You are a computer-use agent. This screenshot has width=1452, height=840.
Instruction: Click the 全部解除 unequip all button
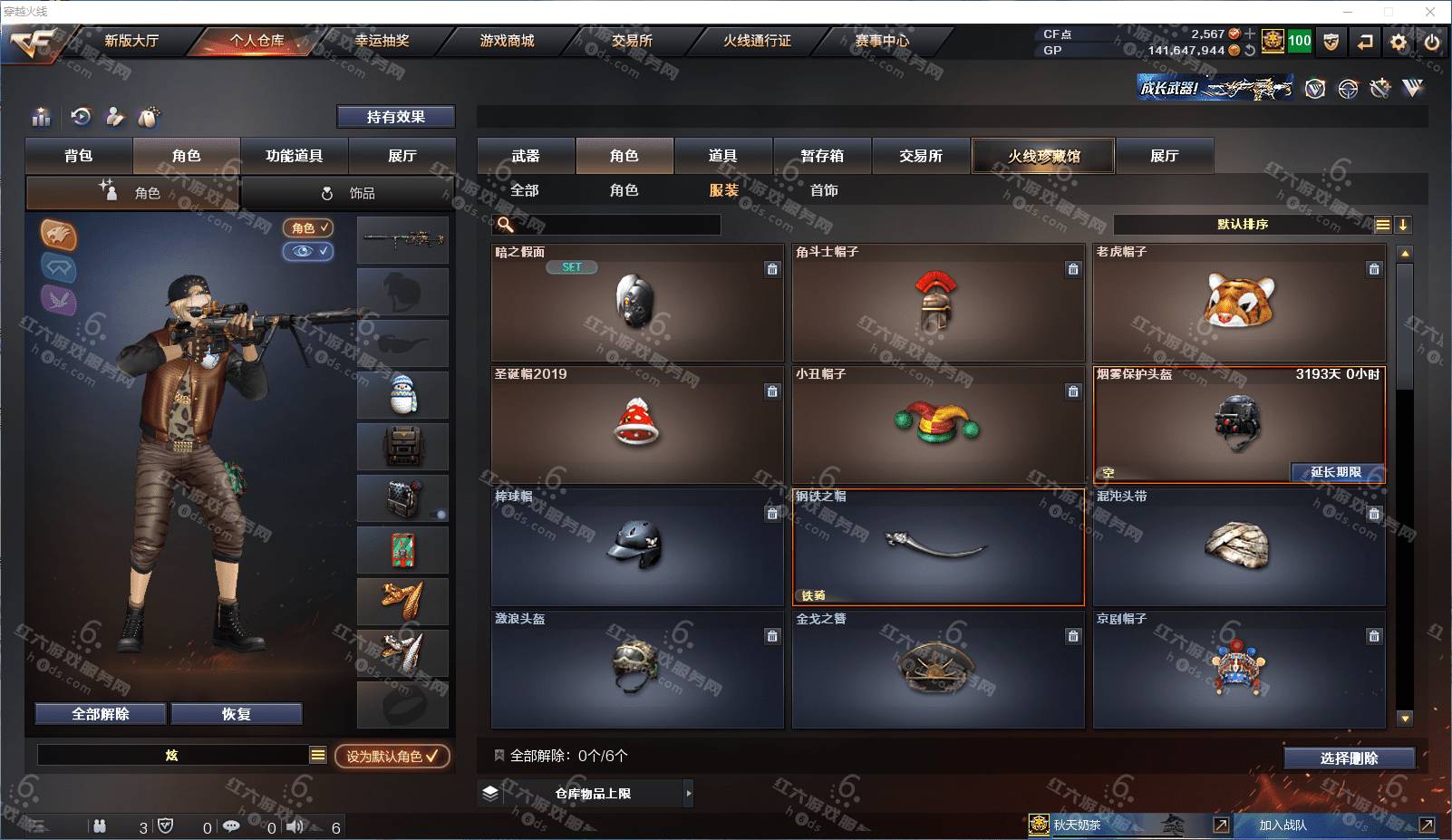click(101, 714)
